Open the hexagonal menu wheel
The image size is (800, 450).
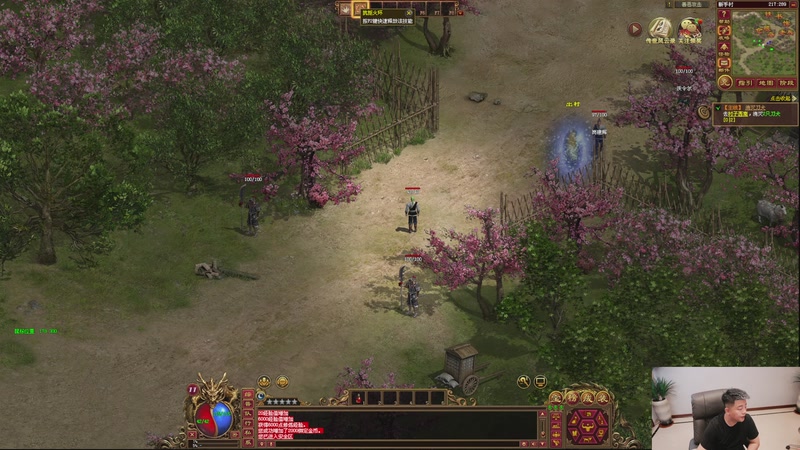click(585, 425)
